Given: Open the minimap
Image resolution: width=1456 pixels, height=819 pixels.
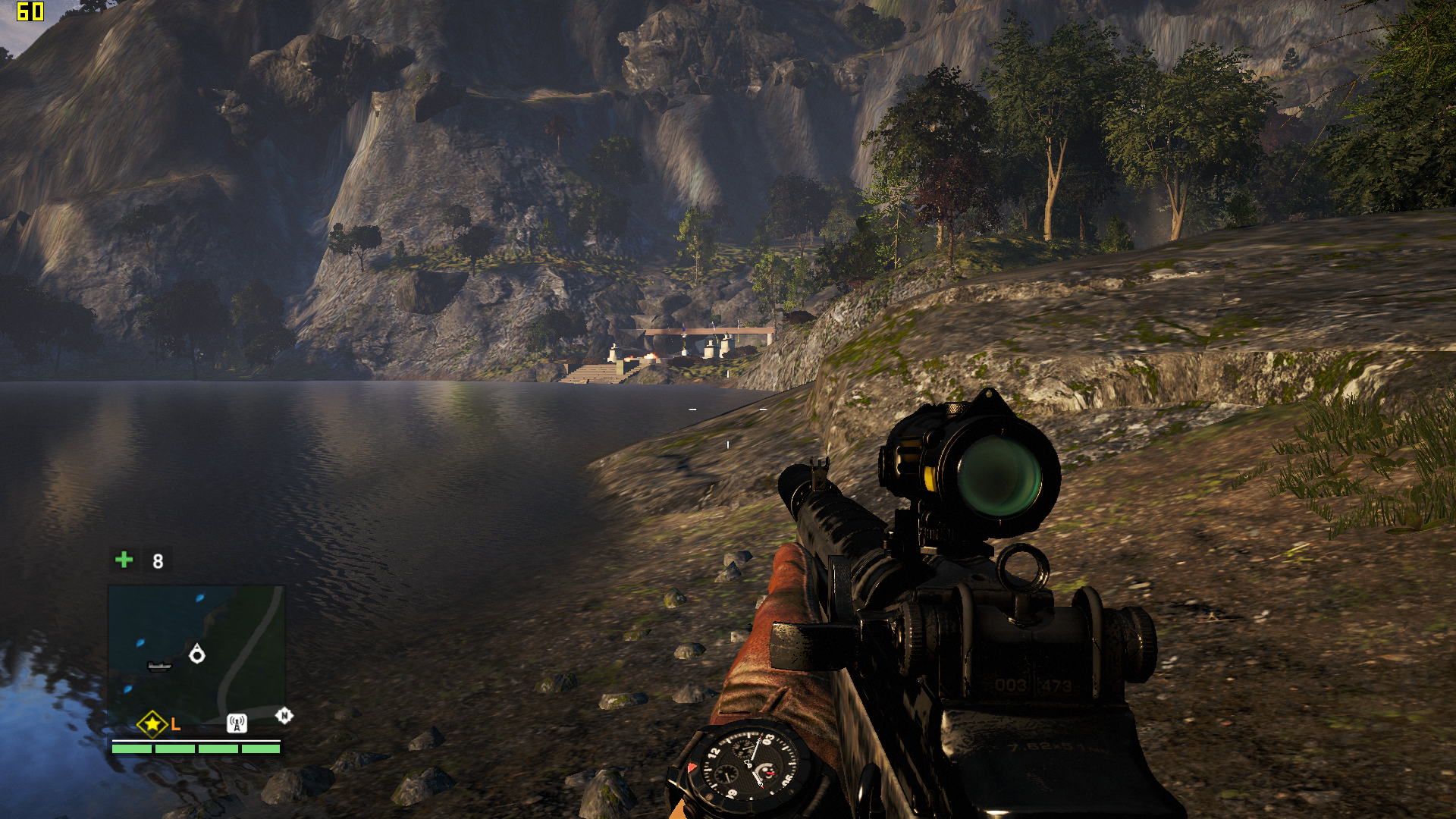Looking at the screenshot, I should tap(196, 653).
